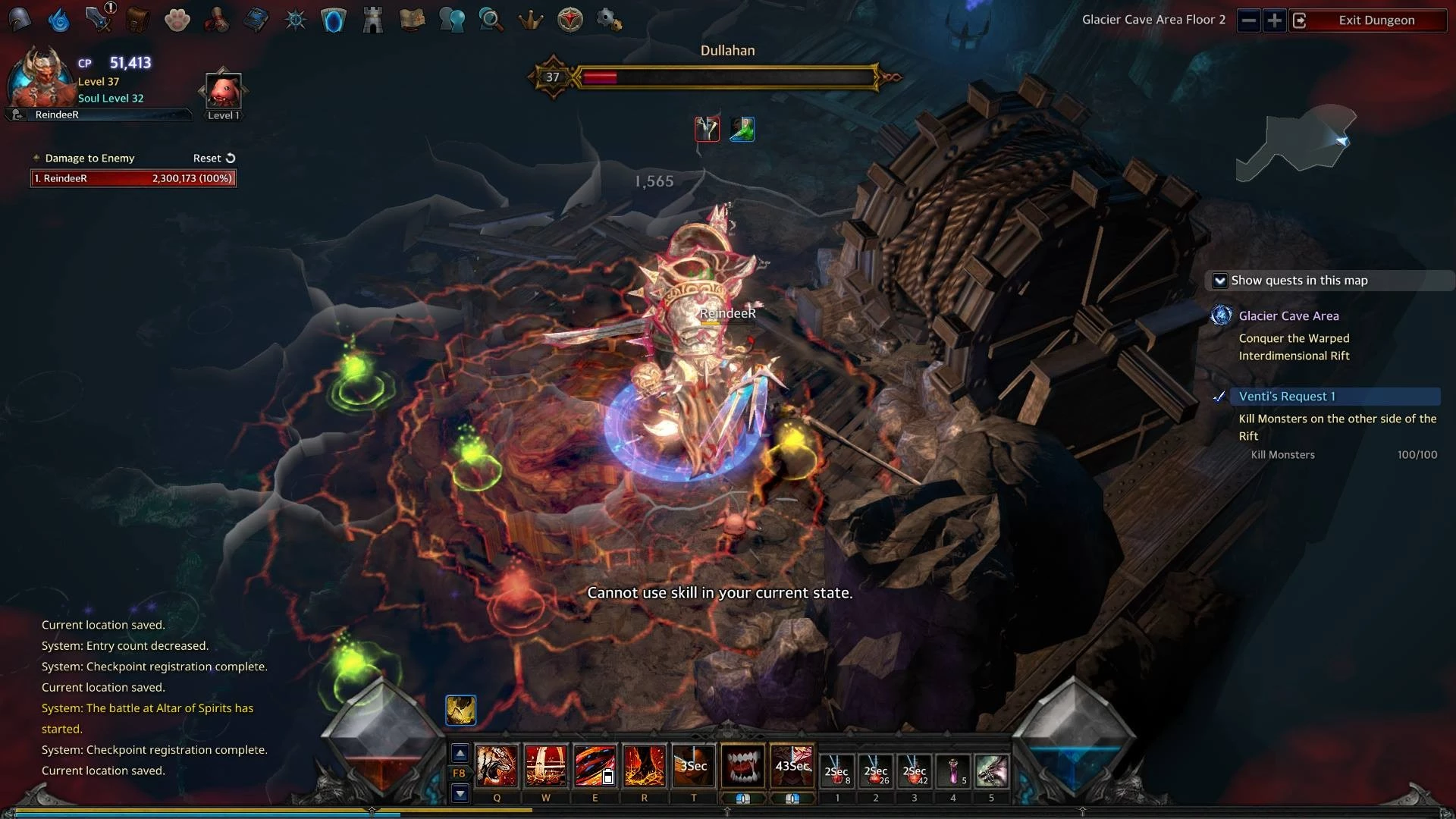Screen dimensions: 1456x819
Task: Open the sword equipment icon with alert
Action: (99, 19)
